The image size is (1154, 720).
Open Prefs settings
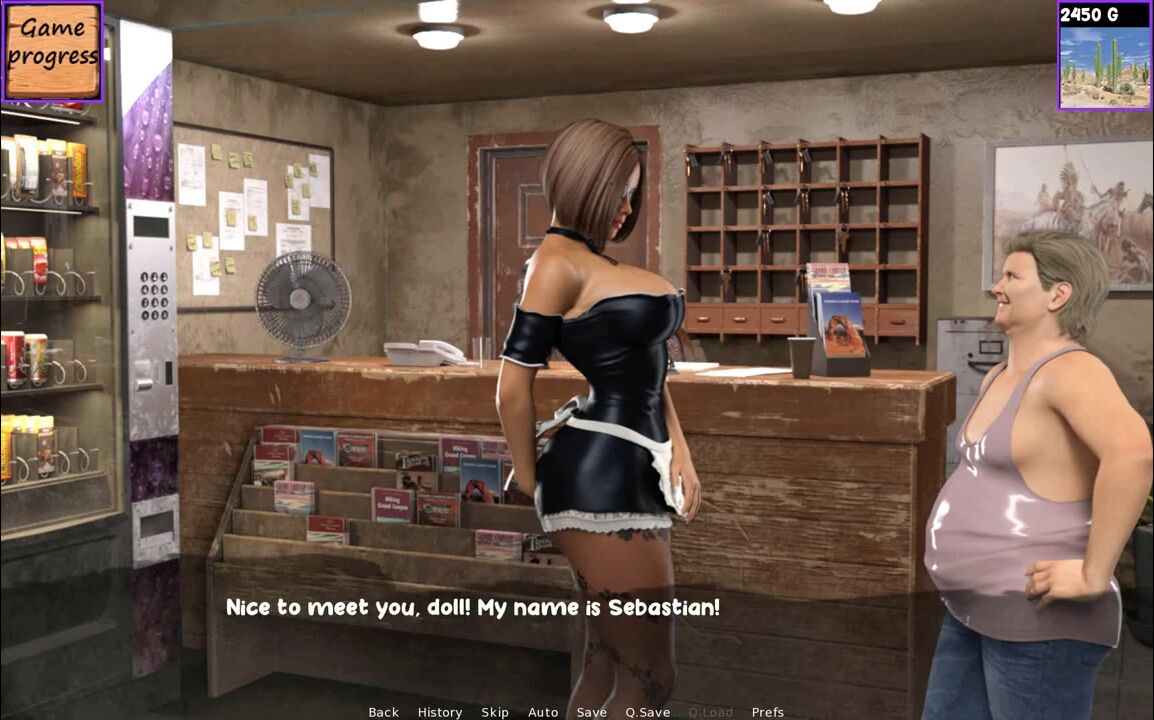(768, 712)
